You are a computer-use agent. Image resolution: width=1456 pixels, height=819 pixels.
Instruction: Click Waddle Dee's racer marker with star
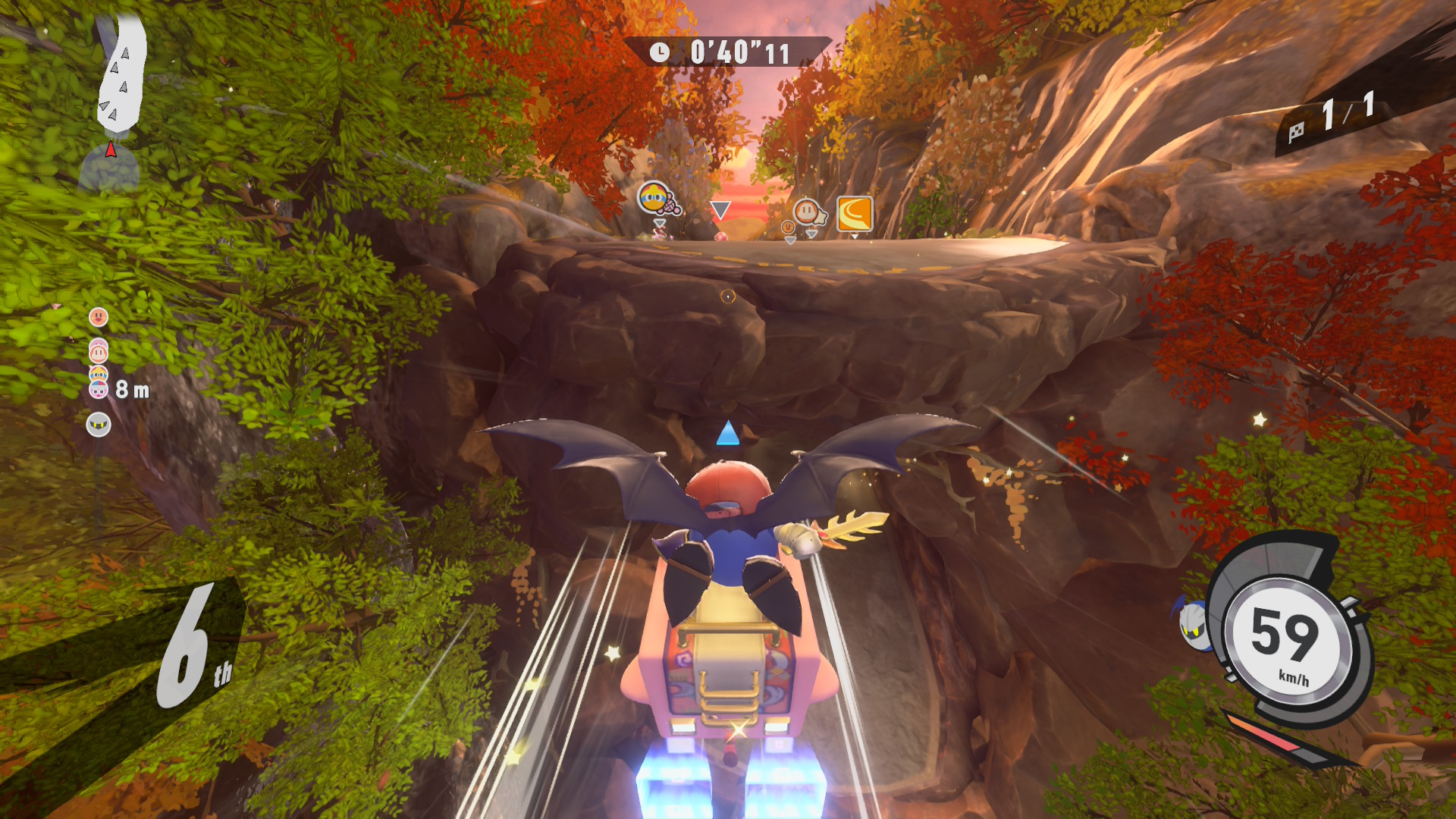[x=807, y=212]
